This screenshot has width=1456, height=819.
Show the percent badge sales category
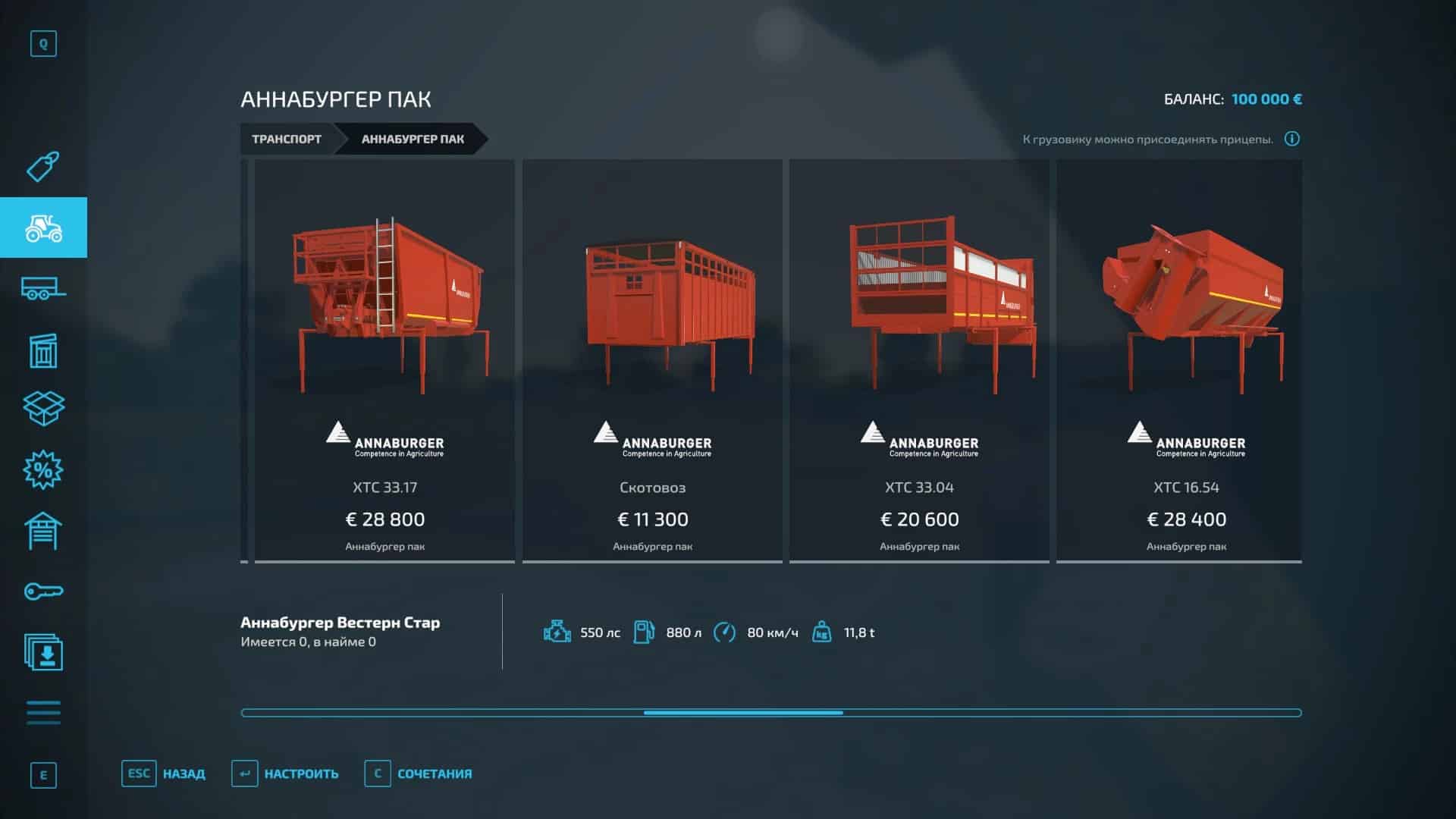pos(43,470)
